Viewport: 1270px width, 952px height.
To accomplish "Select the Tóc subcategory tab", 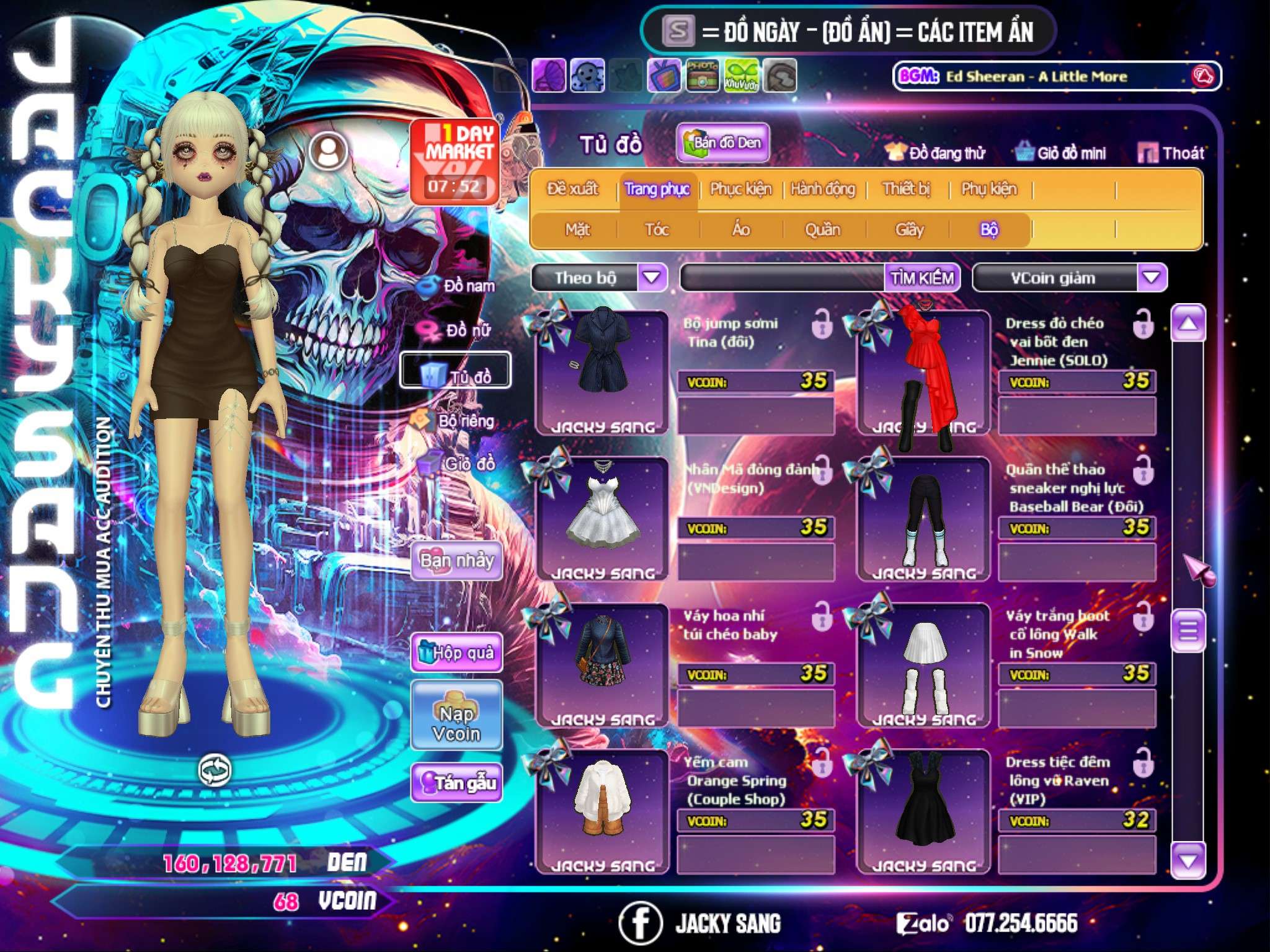I will tap(657, 229).
